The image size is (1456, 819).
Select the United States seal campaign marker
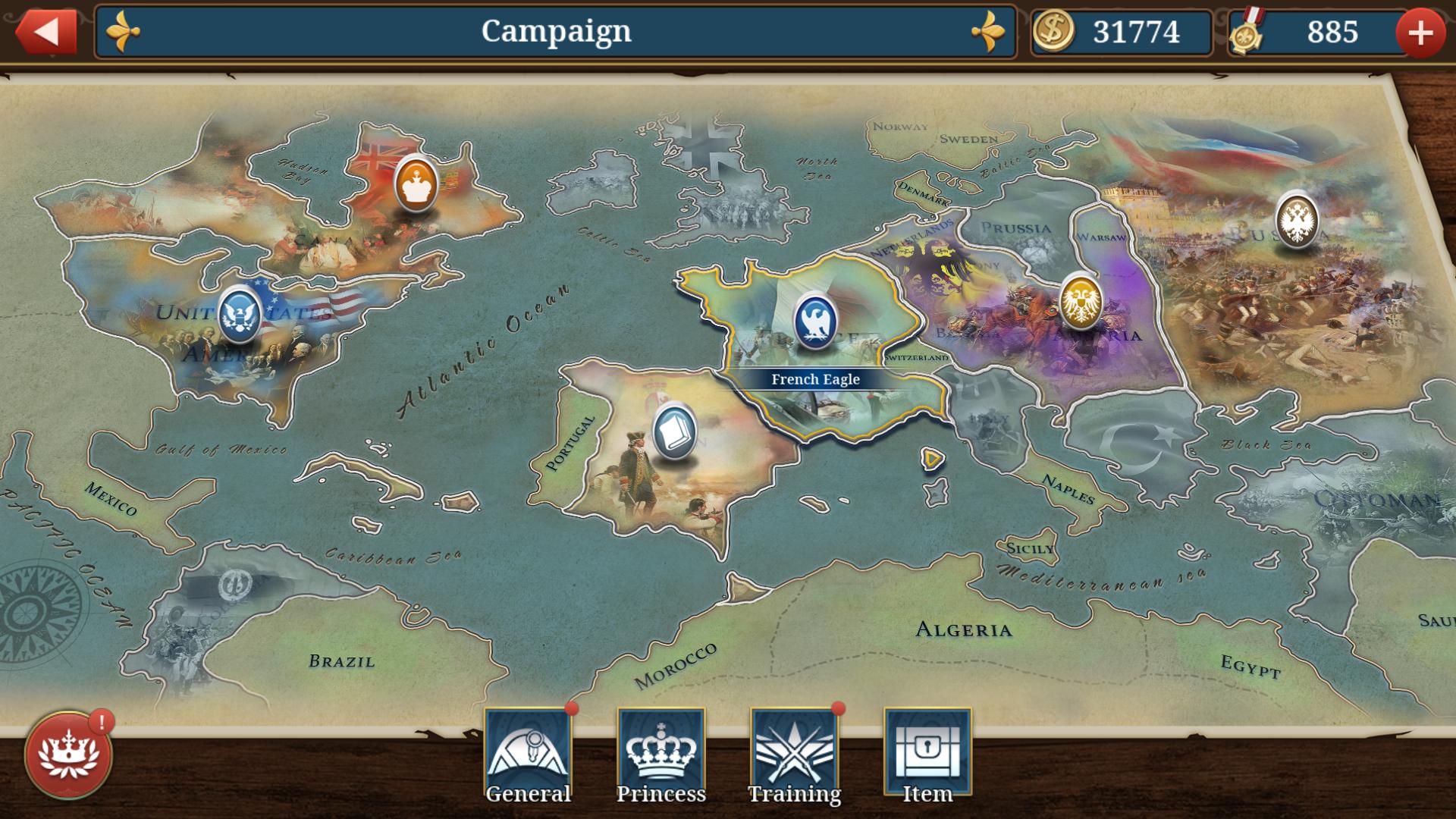click(240, 313)
